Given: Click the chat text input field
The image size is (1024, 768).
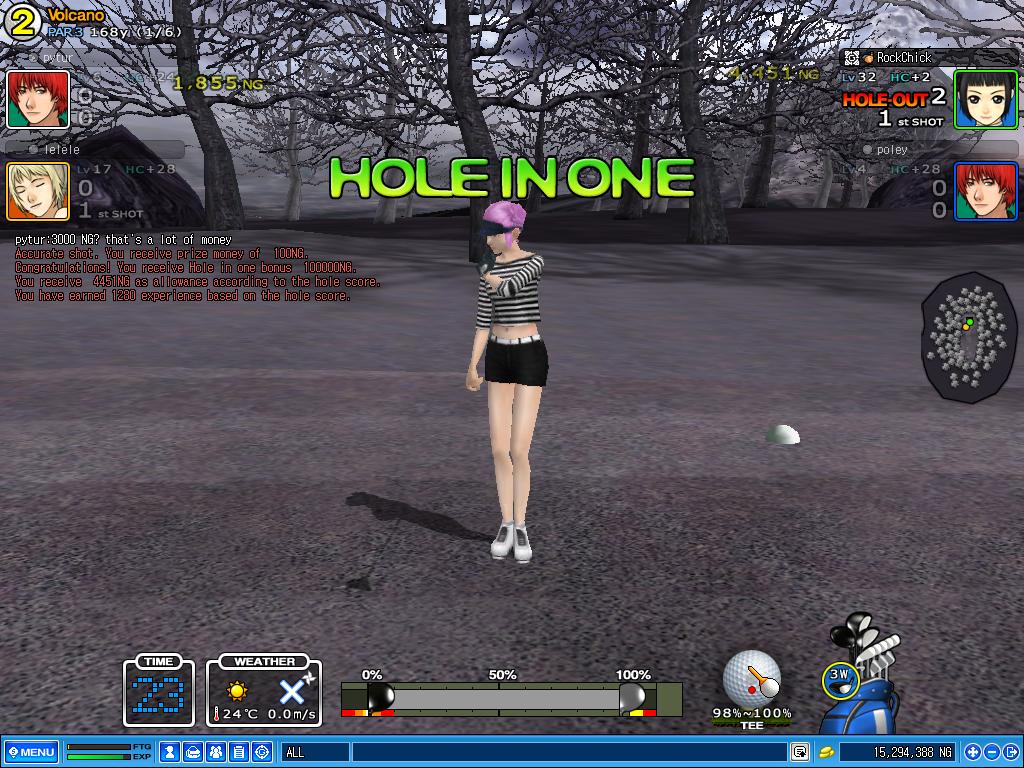Looking at the screenshot, I should (x=568, y=752).
